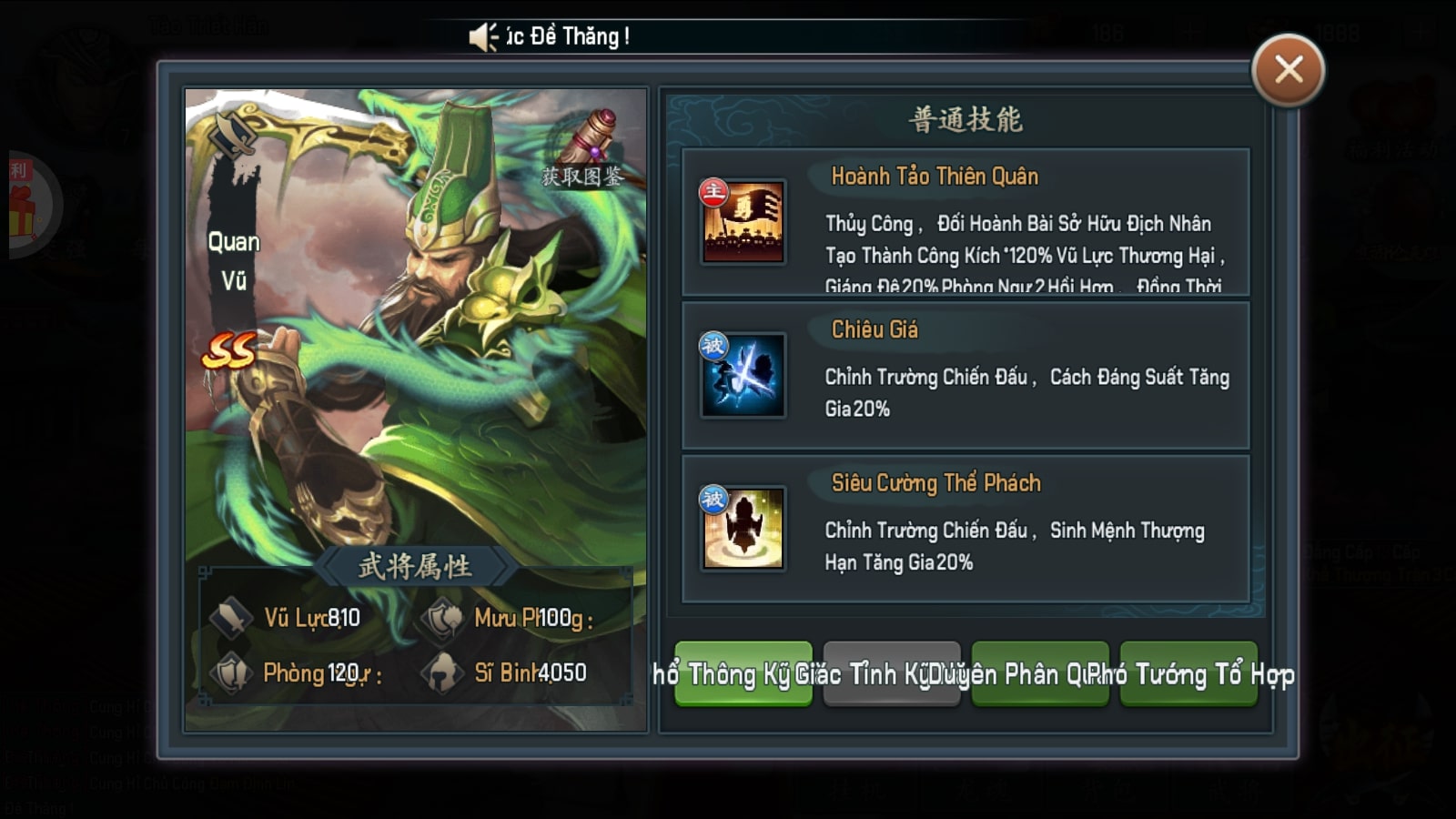This screenshot has width=1456, height=819.
Task: Switch to the Thông Kỹ skills tab
Action: click(x=743, y=673)
